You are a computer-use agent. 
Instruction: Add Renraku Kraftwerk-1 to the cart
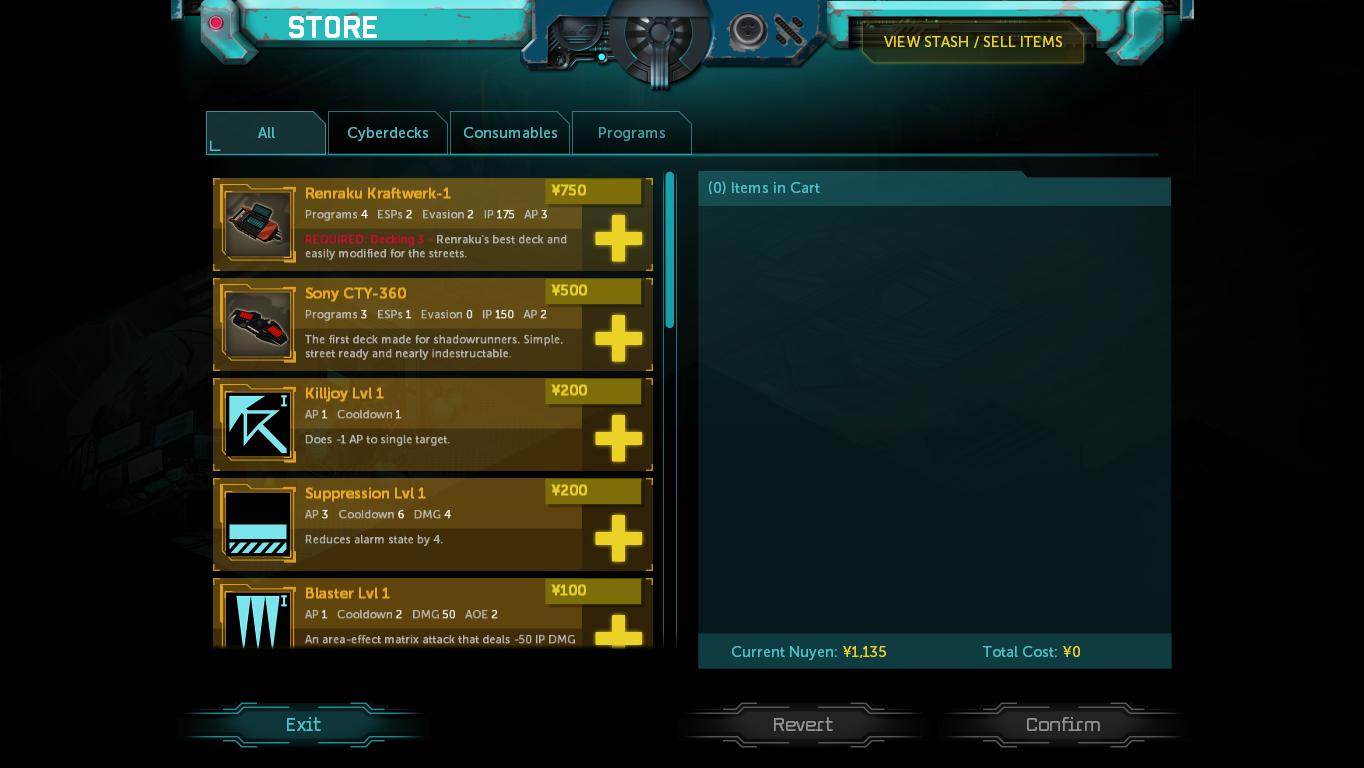coord(618,238)
